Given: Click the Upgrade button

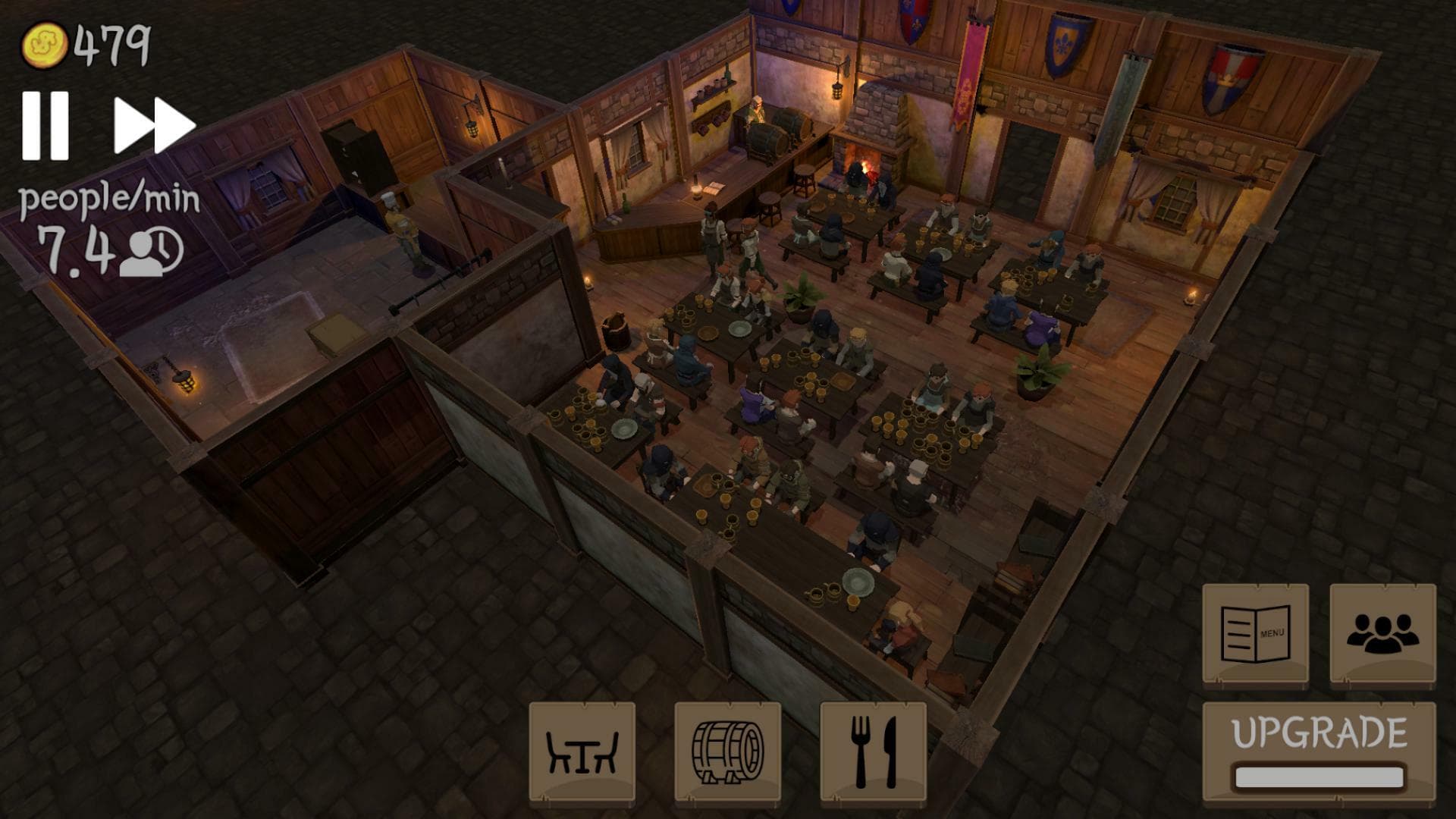Looking at the screenshot, I should point(1319,752).
